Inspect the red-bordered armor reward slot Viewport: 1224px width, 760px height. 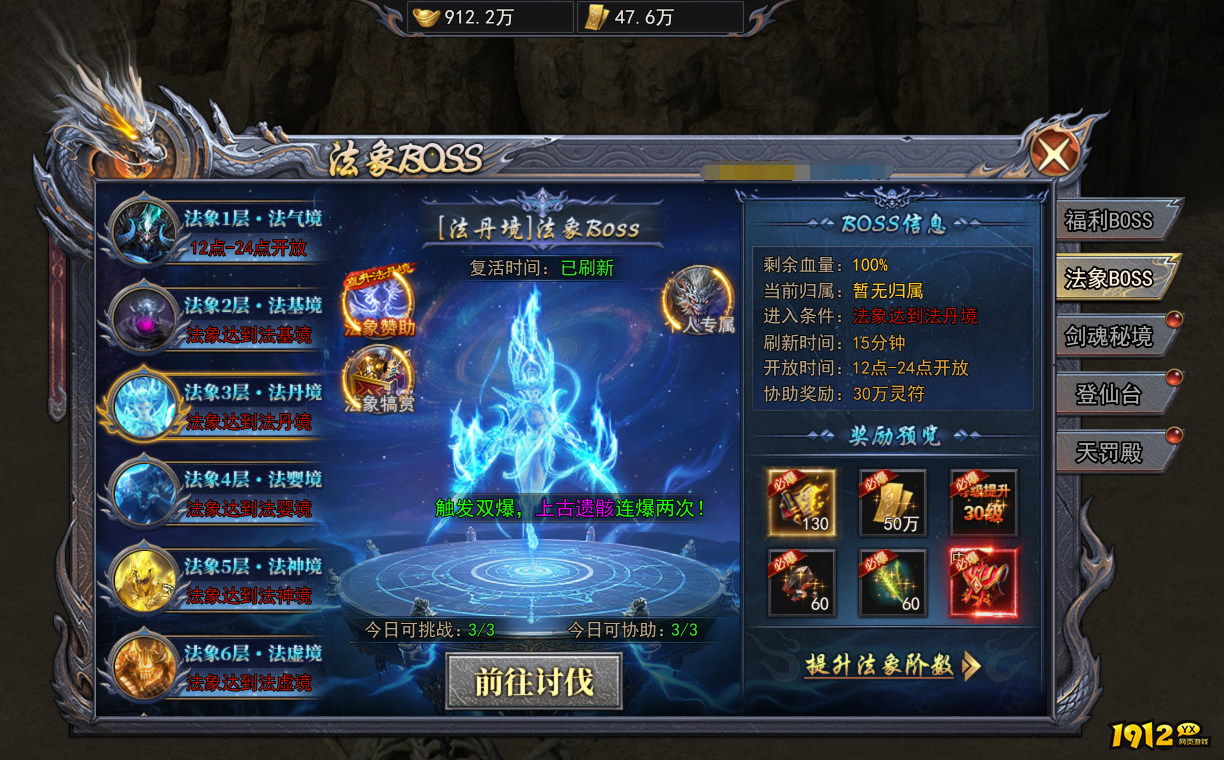pyautogui.click(x=983, y=582)
